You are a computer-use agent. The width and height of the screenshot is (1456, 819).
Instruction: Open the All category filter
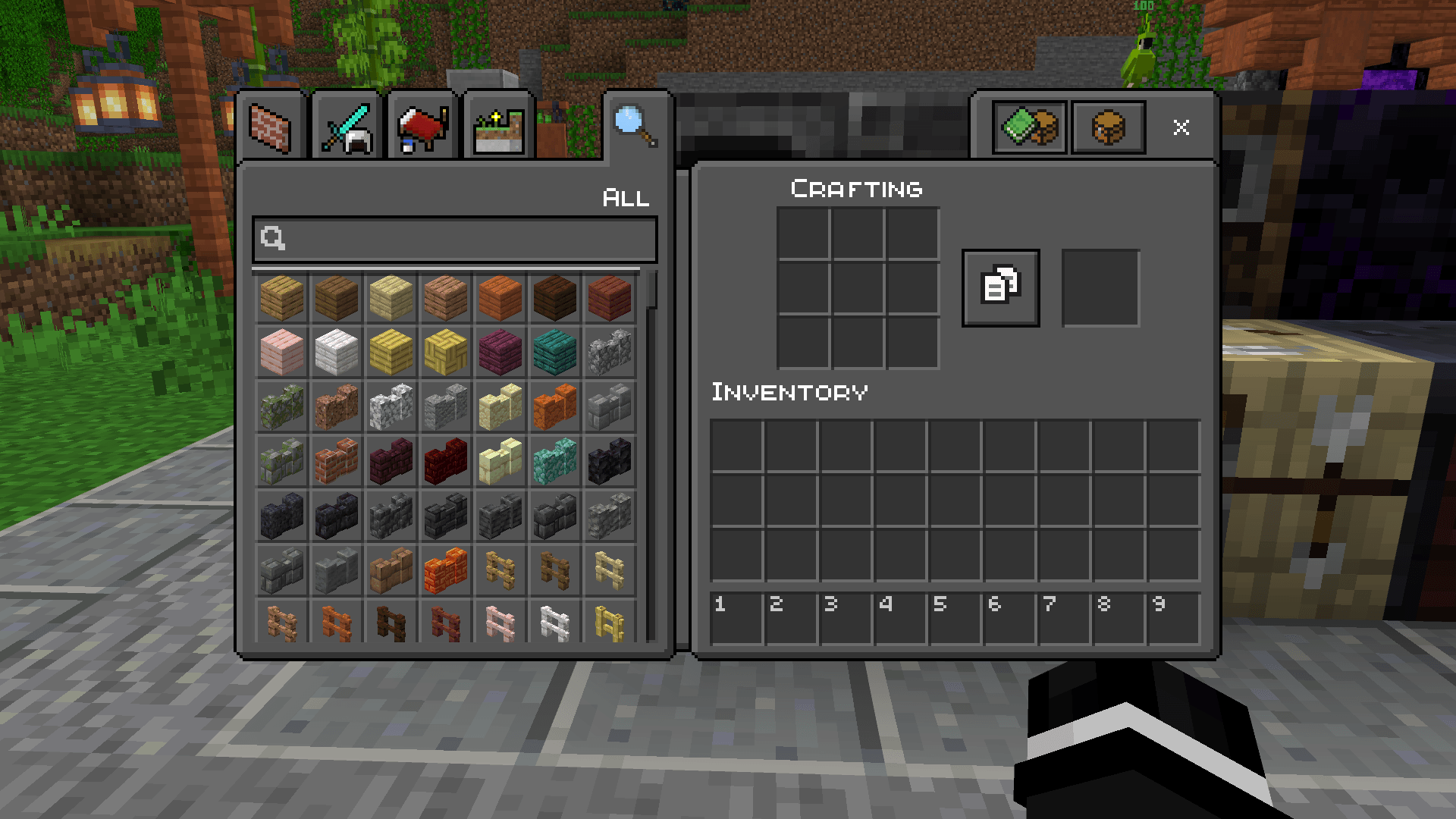pyautogui.click(x=626, y=199)
